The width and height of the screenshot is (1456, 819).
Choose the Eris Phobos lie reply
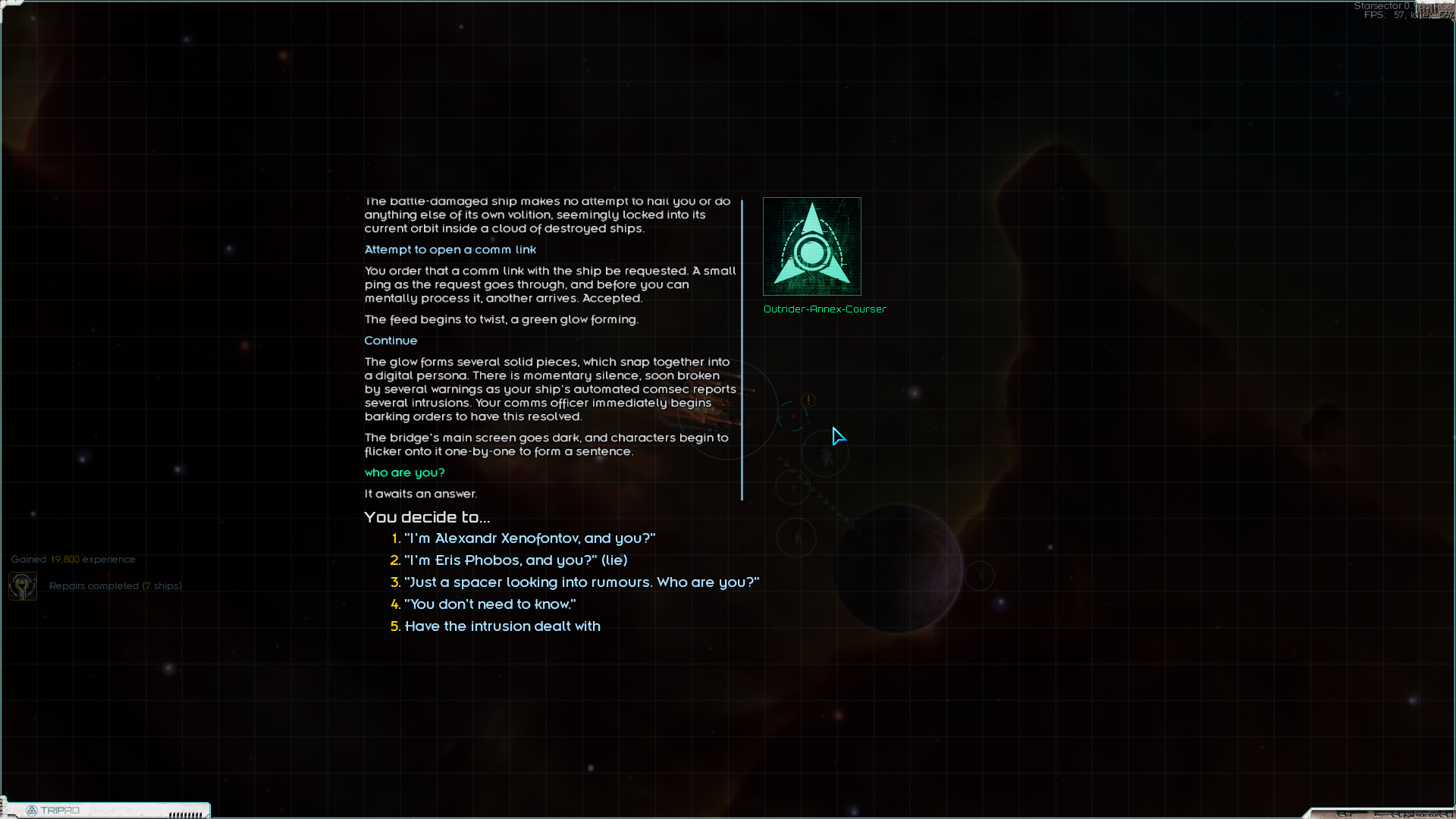tap(516, 560)
